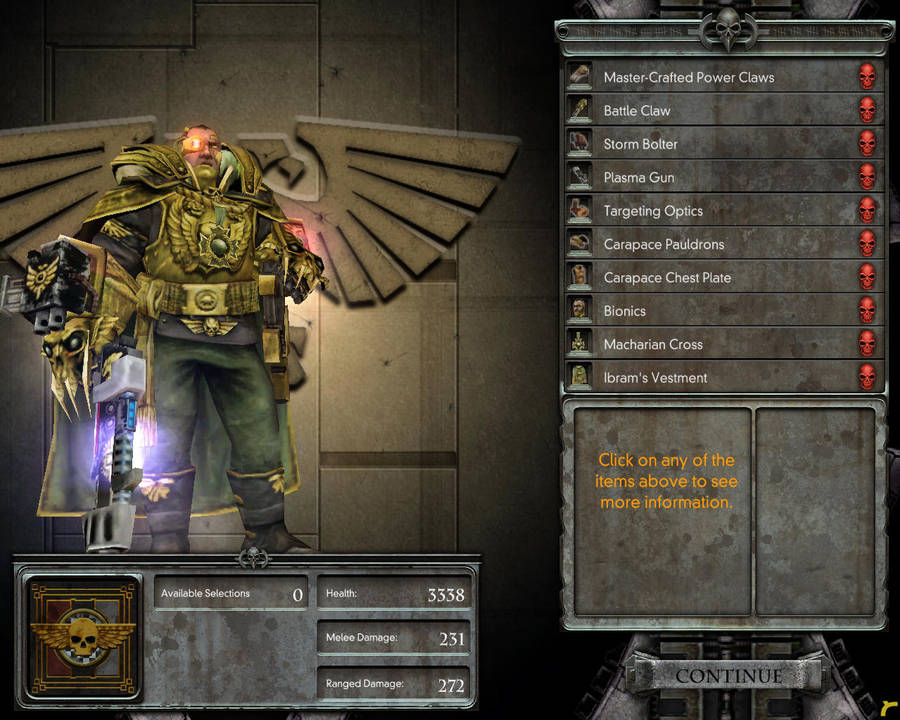Choose the Carapace Chest Plate
The width and height of the screenshot is (900, 720).
point(667,278)
